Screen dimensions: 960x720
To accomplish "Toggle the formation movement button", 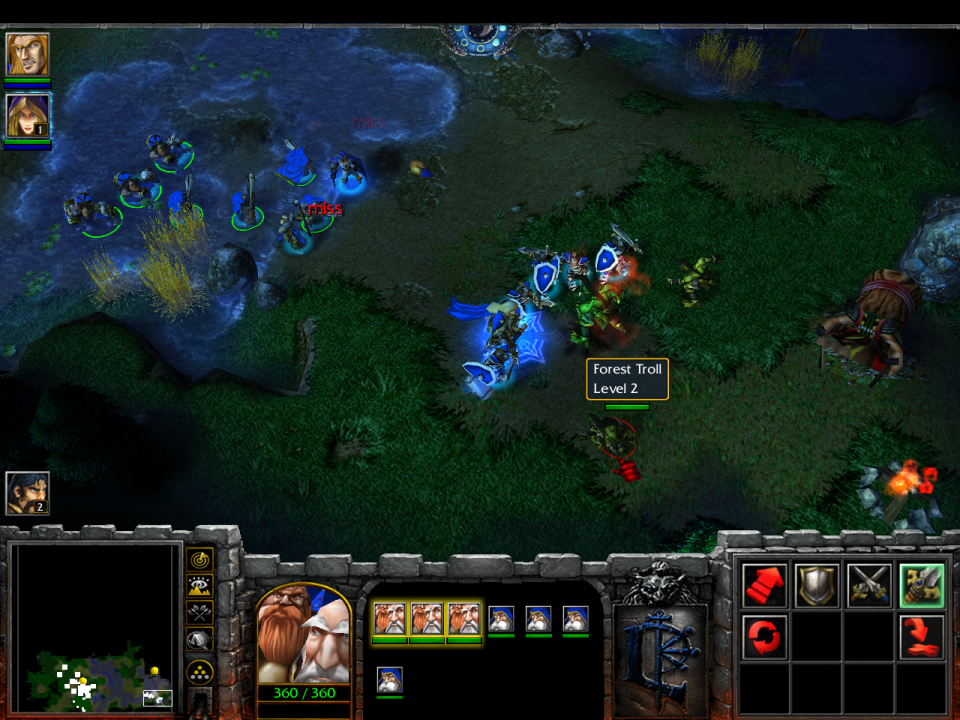I will click(x=200, y=671).
